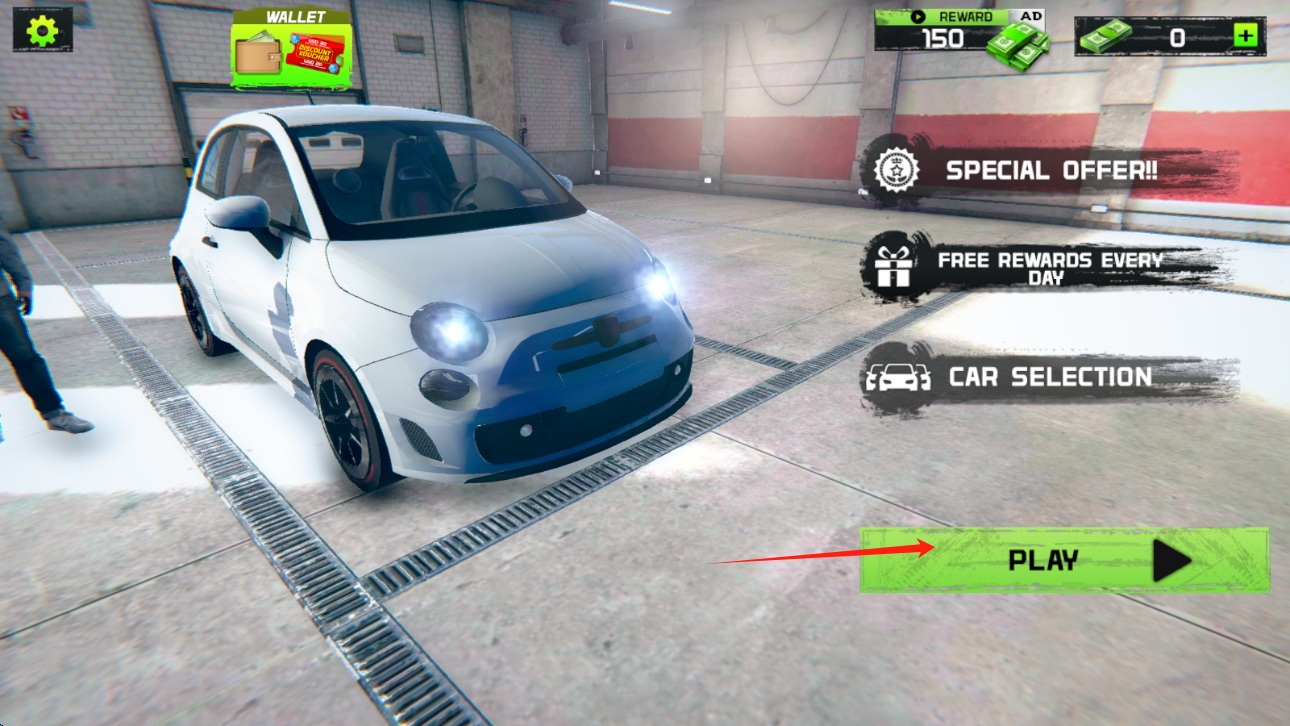Claim Free Rewards Every Day
Image resolution: width=1290 pixels, height=726 pixels.
(x=1048, y=267)
